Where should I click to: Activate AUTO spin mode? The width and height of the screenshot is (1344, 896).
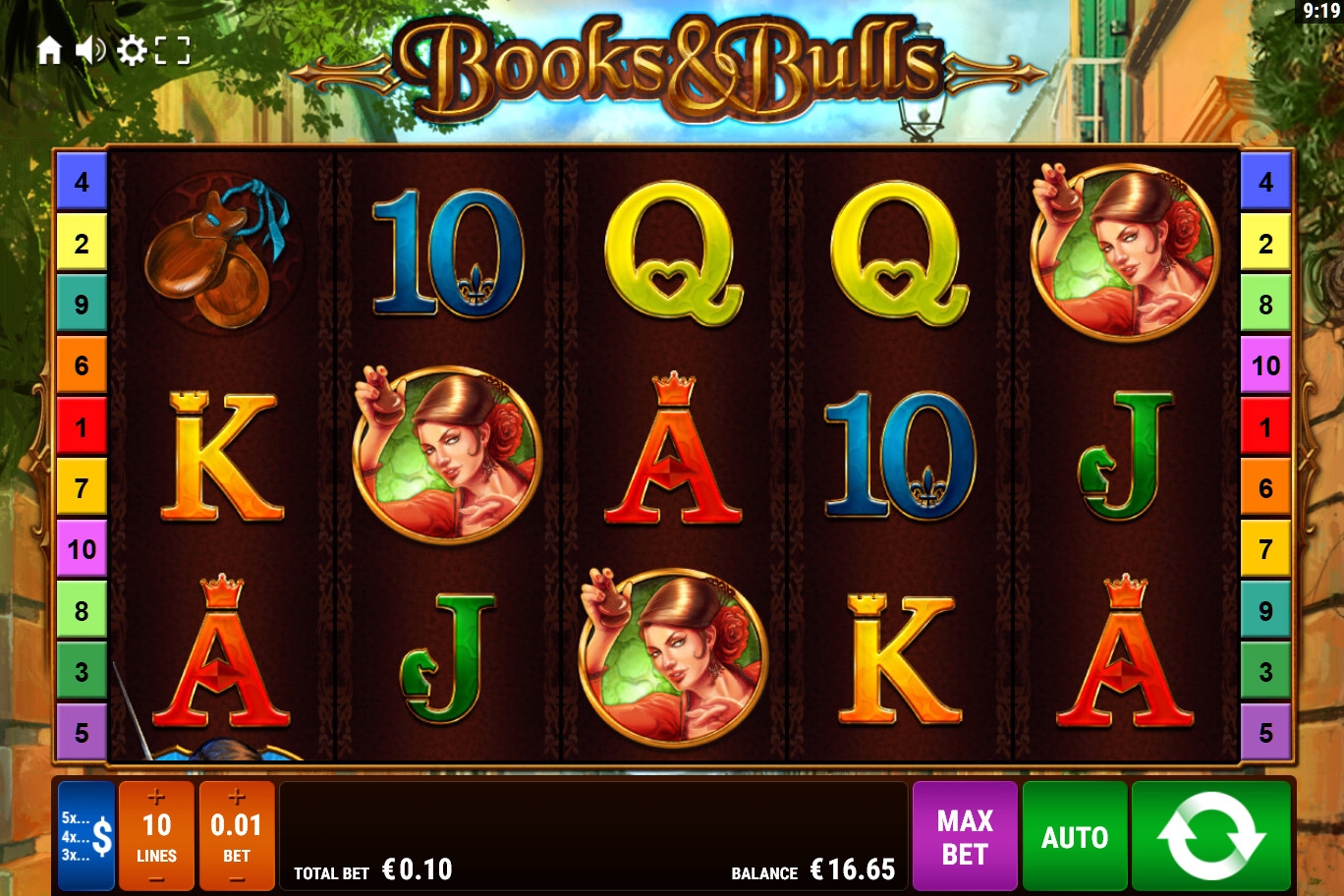tap(1075, 836)
